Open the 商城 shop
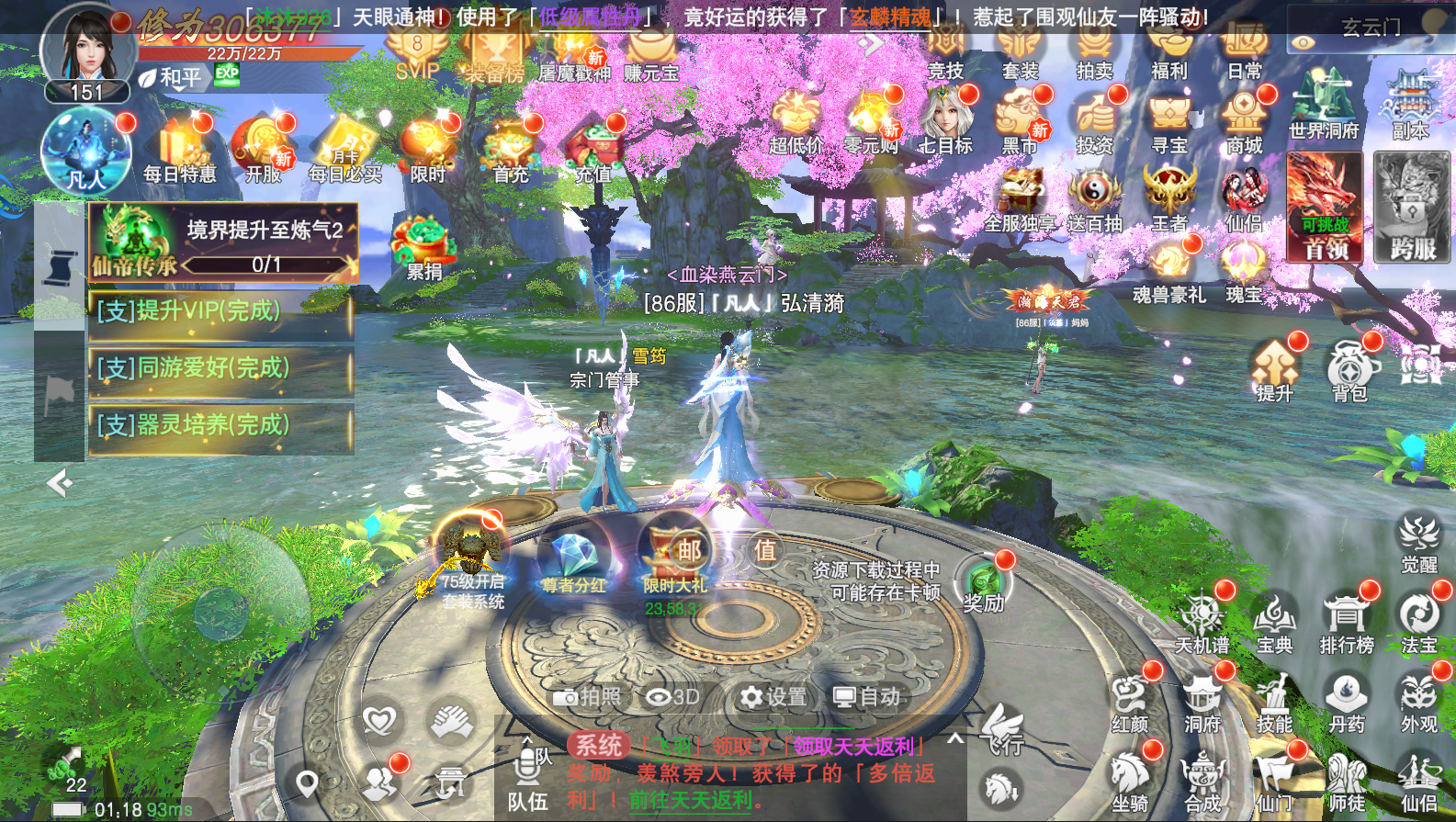This screenshot has height=822, width=1456. point(1244,119)
